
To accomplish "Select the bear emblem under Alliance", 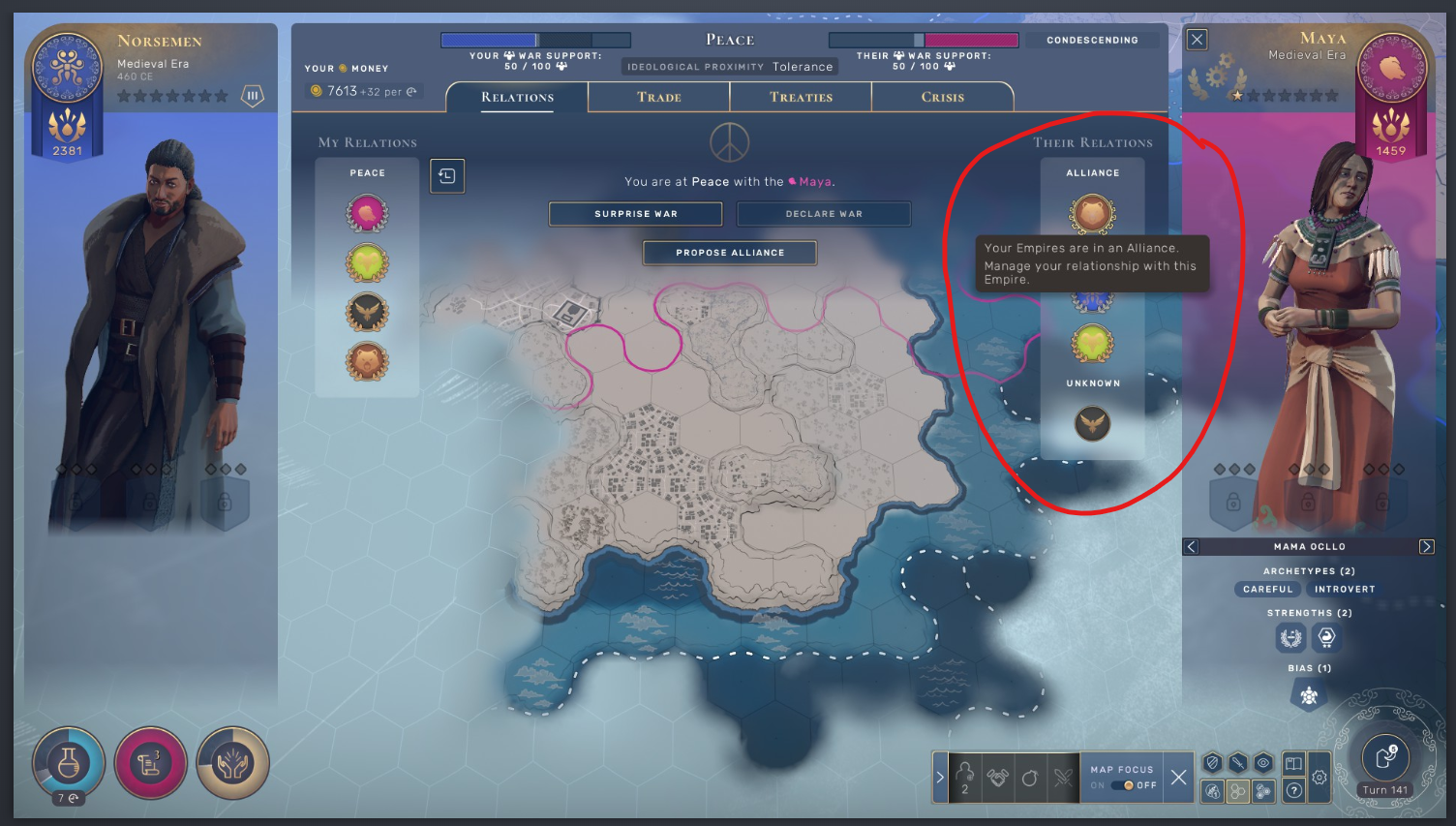I will 1092,213.
